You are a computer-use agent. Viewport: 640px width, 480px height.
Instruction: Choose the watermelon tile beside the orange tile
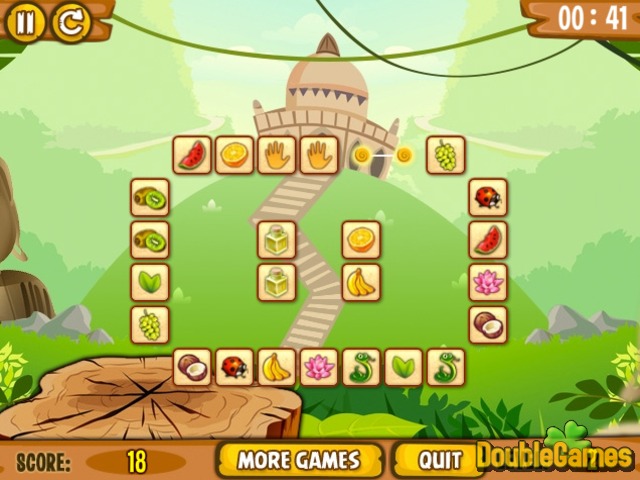pos(192,155)
